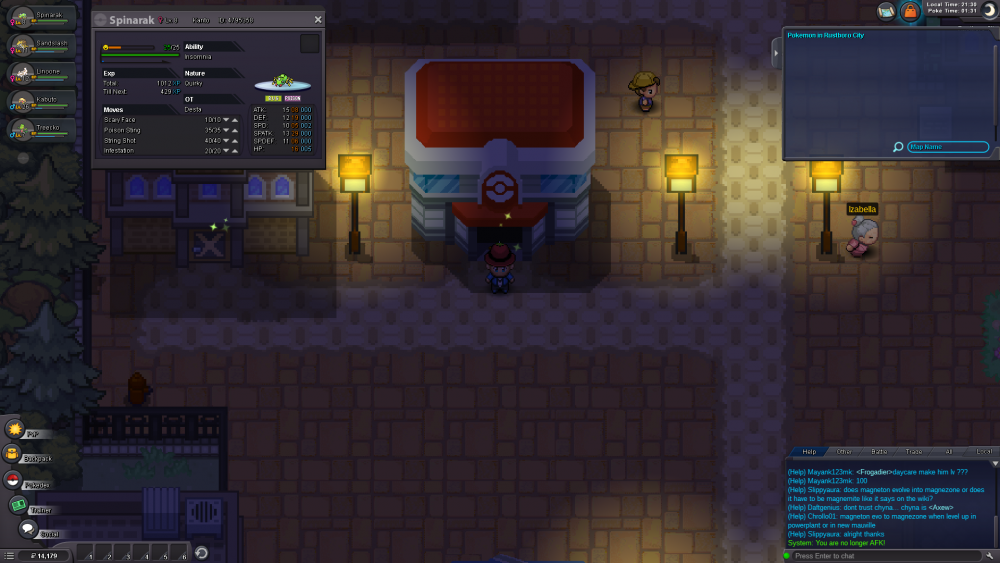Click the Map Name search field
Screen dimensions: 1000x563
[x=947, y=147]
